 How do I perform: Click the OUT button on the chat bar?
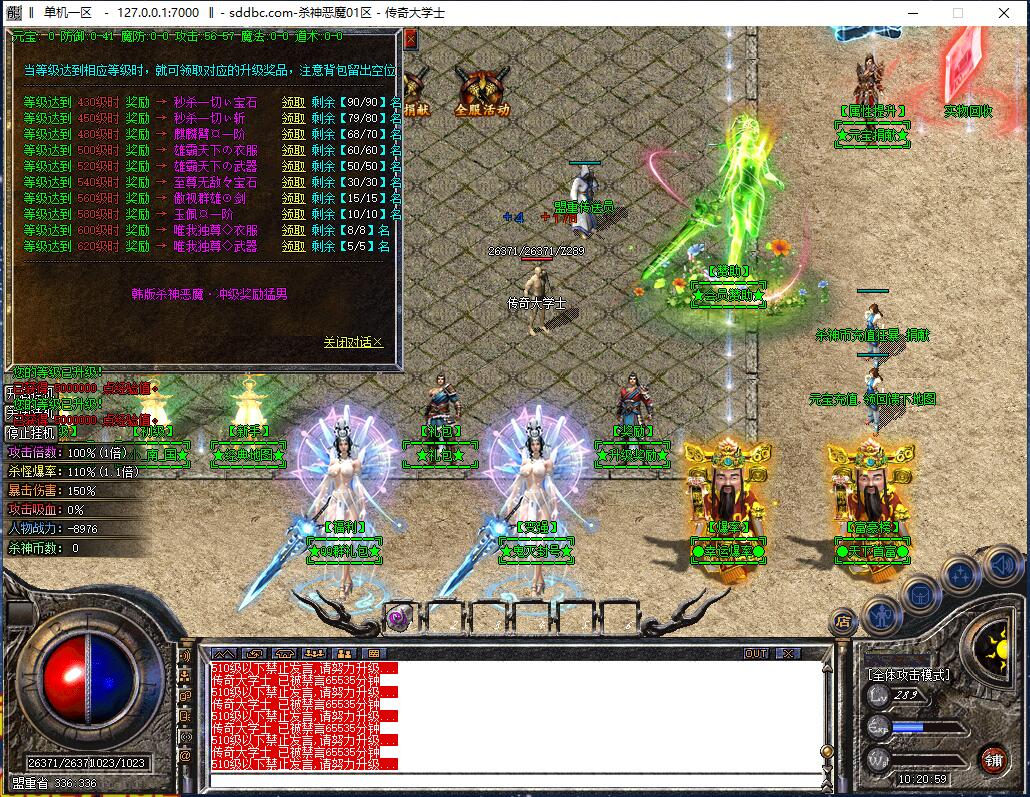tap(756, 653)
